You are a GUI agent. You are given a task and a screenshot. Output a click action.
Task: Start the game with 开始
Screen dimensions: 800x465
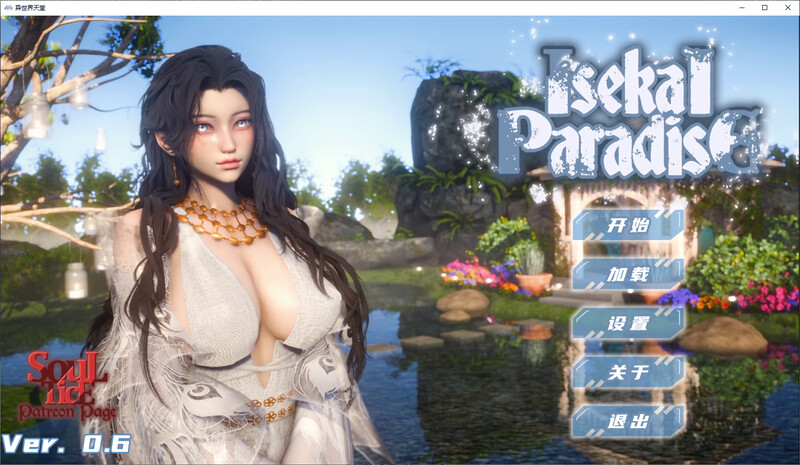(x=629, y=224)
